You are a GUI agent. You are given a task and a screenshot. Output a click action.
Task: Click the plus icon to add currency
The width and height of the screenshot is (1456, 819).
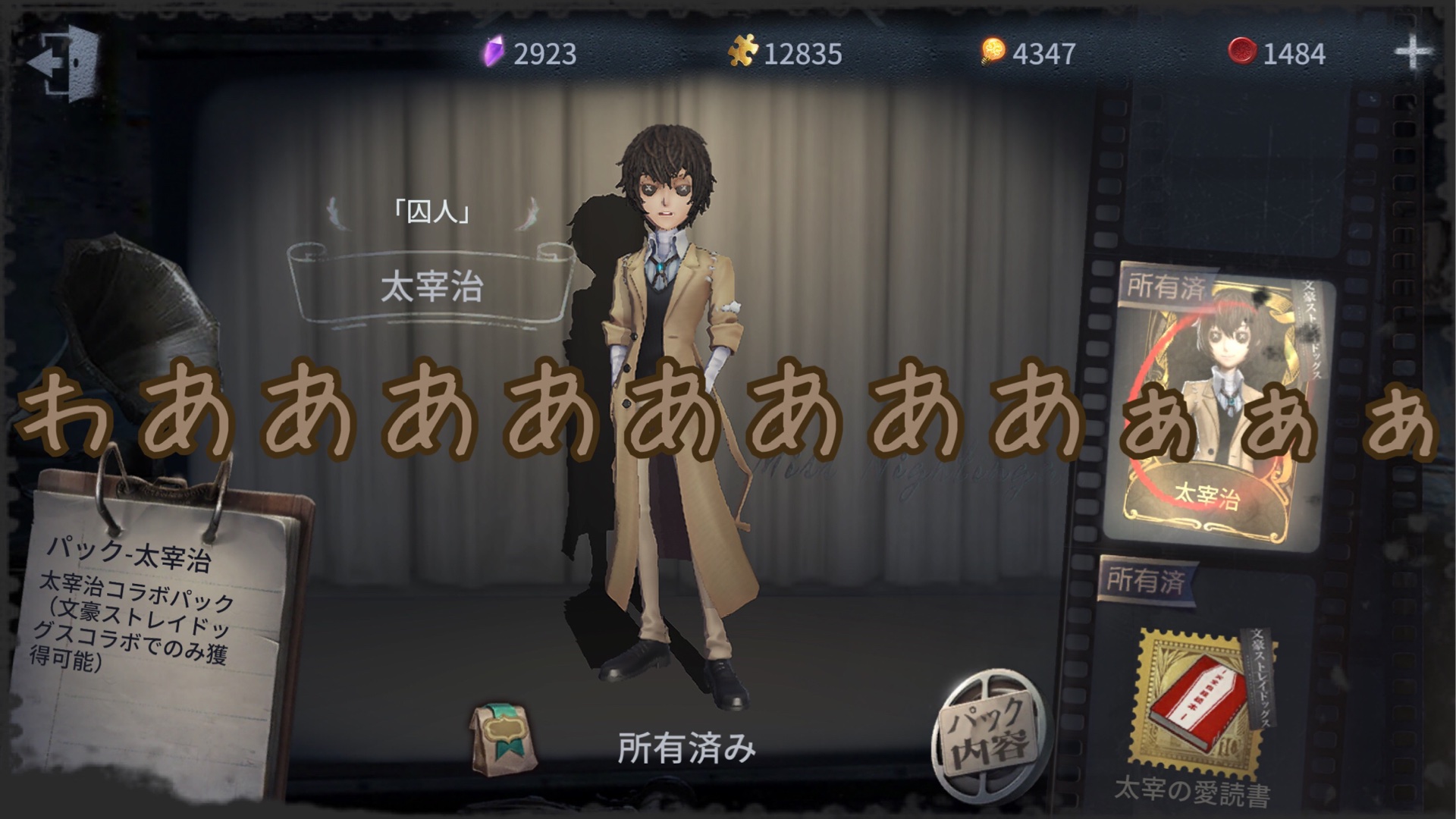pos(1414,53)
